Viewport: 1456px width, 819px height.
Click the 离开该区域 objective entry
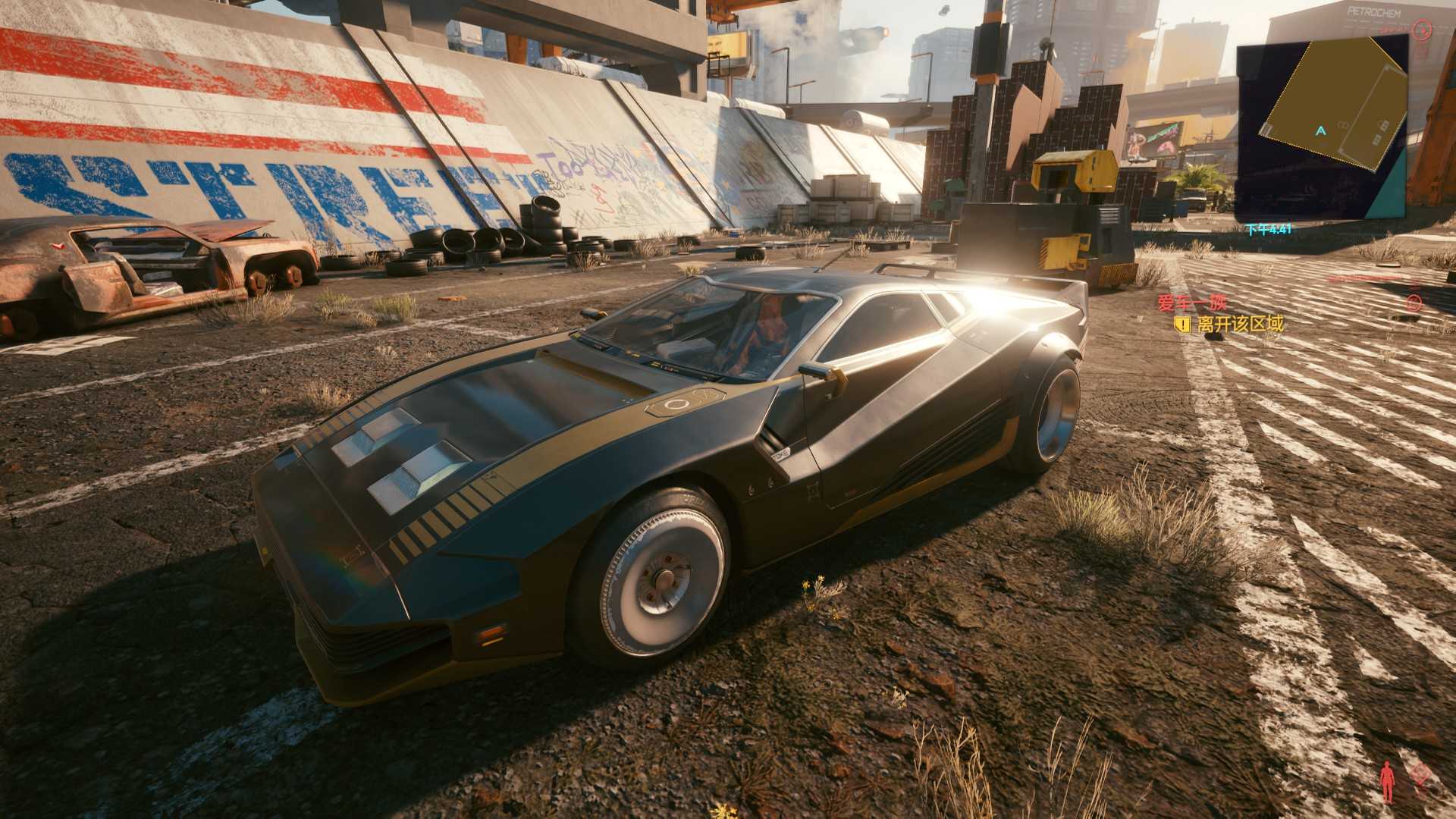click(1241, 325)
